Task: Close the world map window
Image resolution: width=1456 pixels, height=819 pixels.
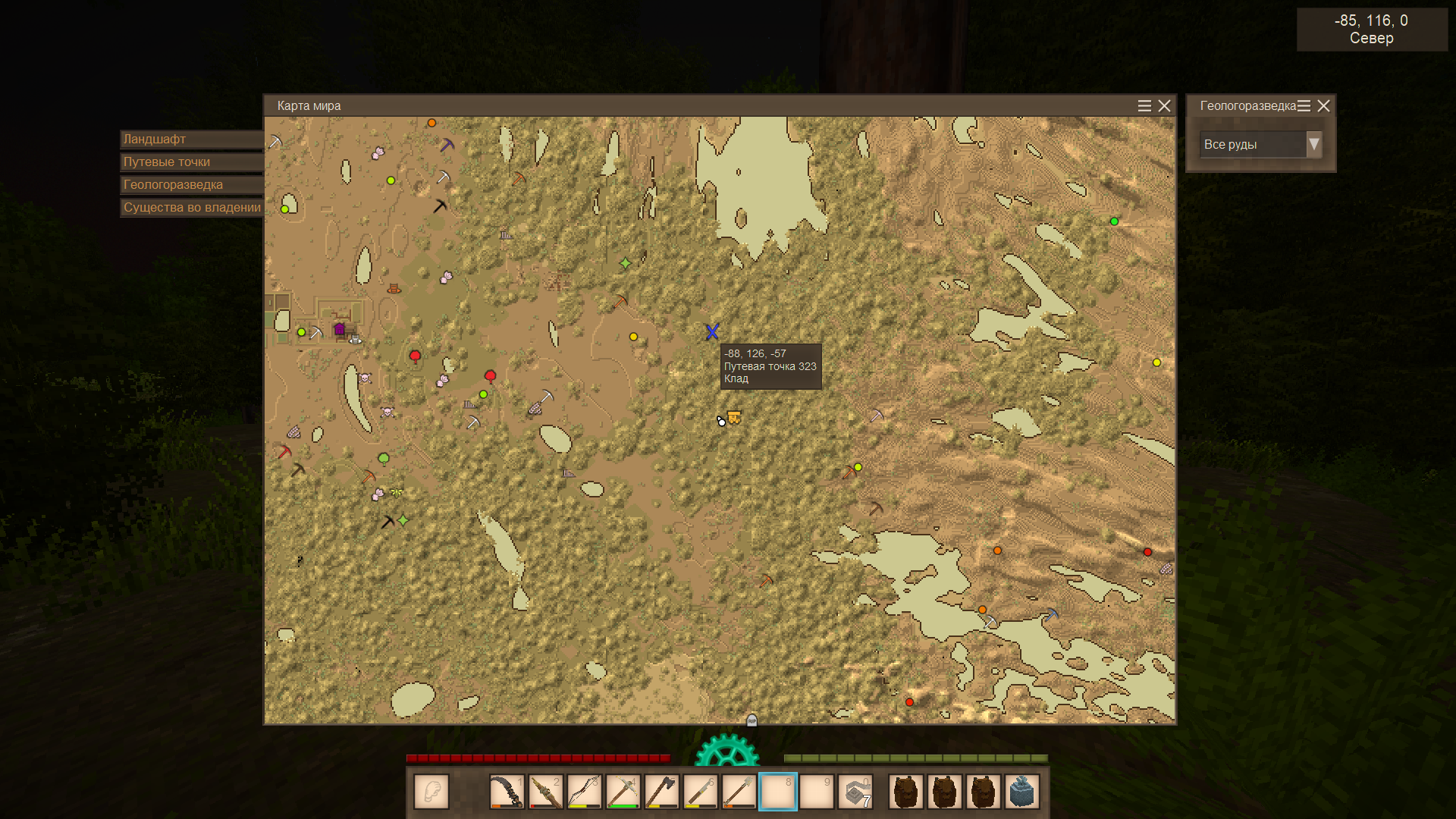Action: pos(1164,106)
